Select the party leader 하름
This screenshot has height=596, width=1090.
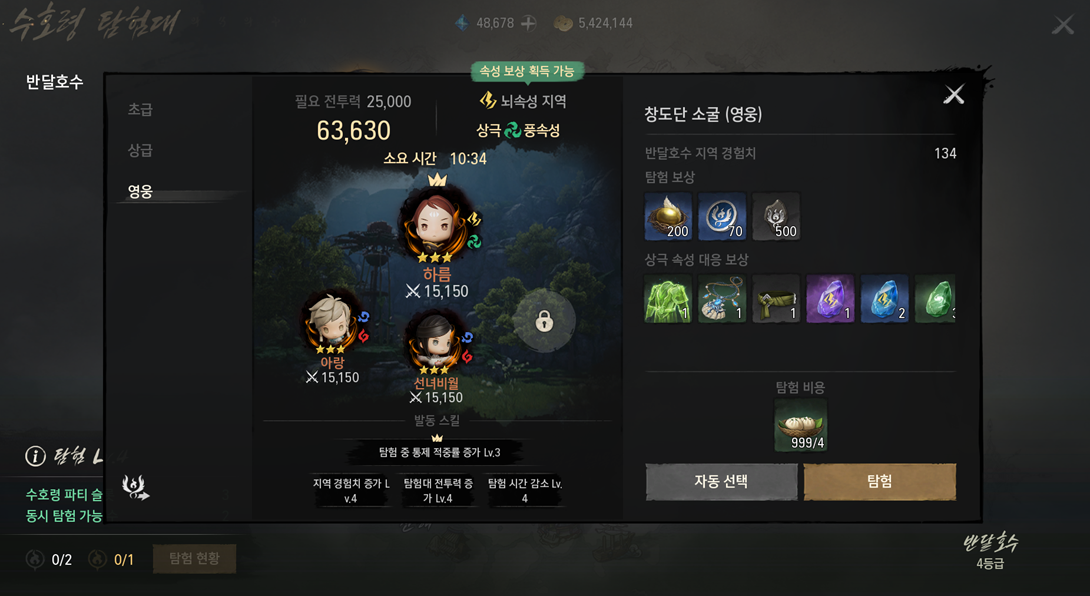click(437, 226)
